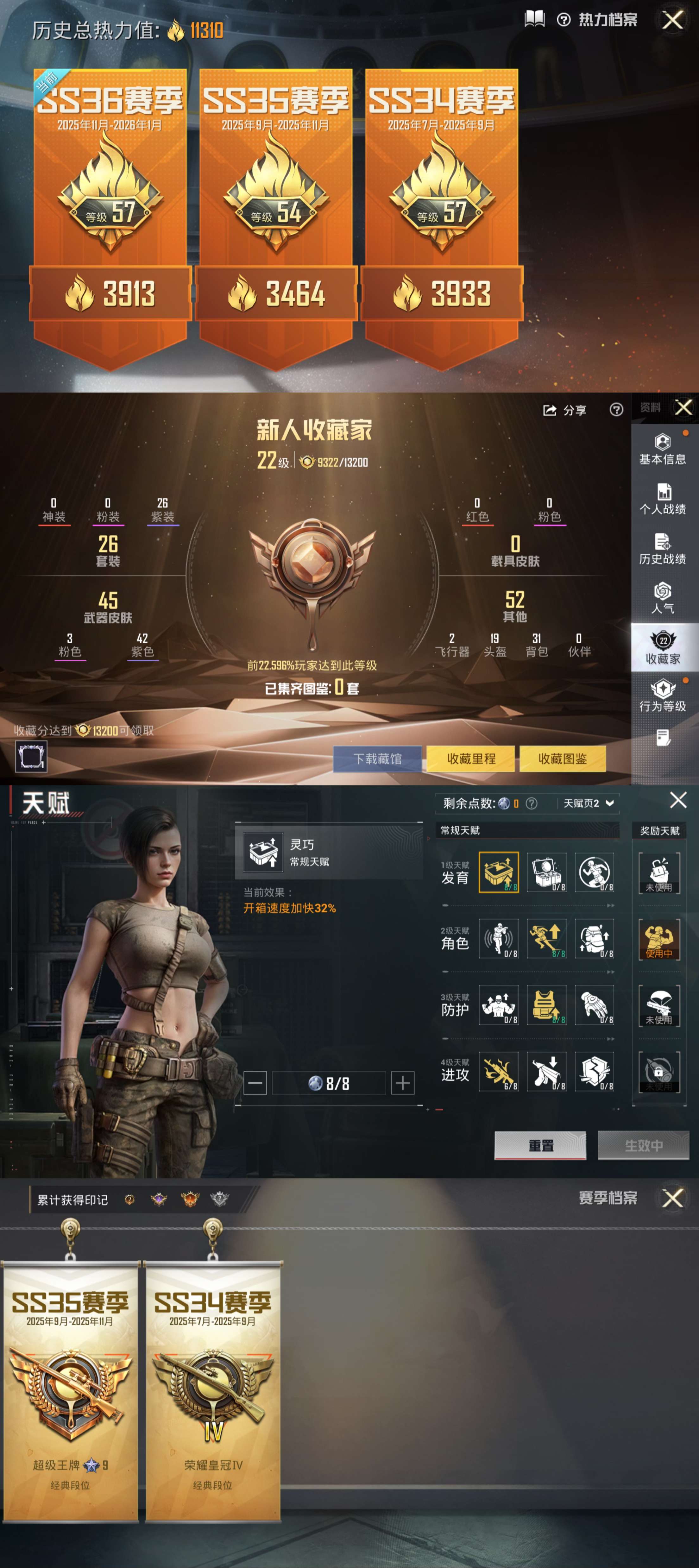Open 收藏里程 collection milestones
The width and height of the screenshot is (699, 1568).
click(x=471, y=759)
